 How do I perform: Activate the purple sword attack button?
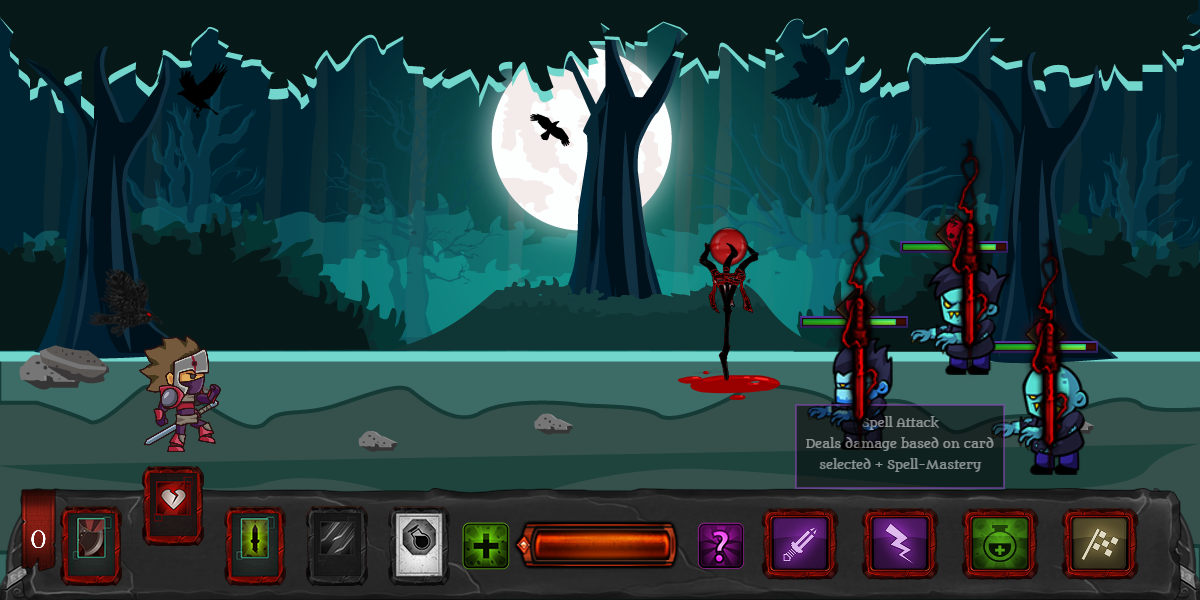click(x=800, y=544)
